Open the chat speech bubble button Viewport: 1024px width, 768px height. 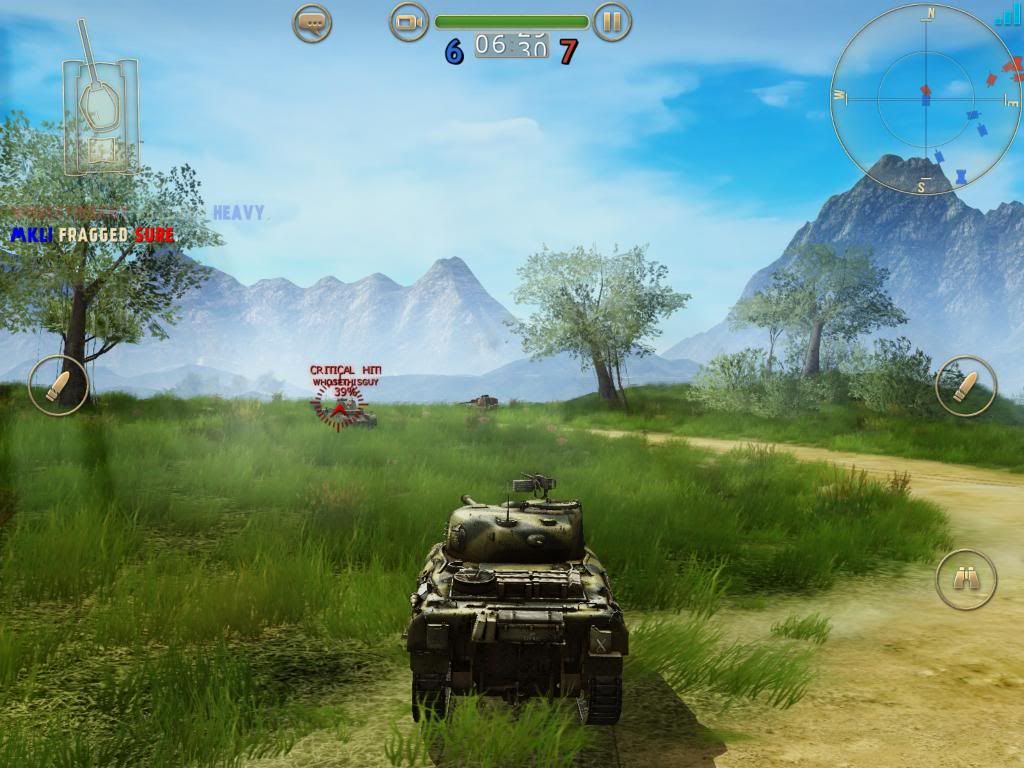(312, 22)
